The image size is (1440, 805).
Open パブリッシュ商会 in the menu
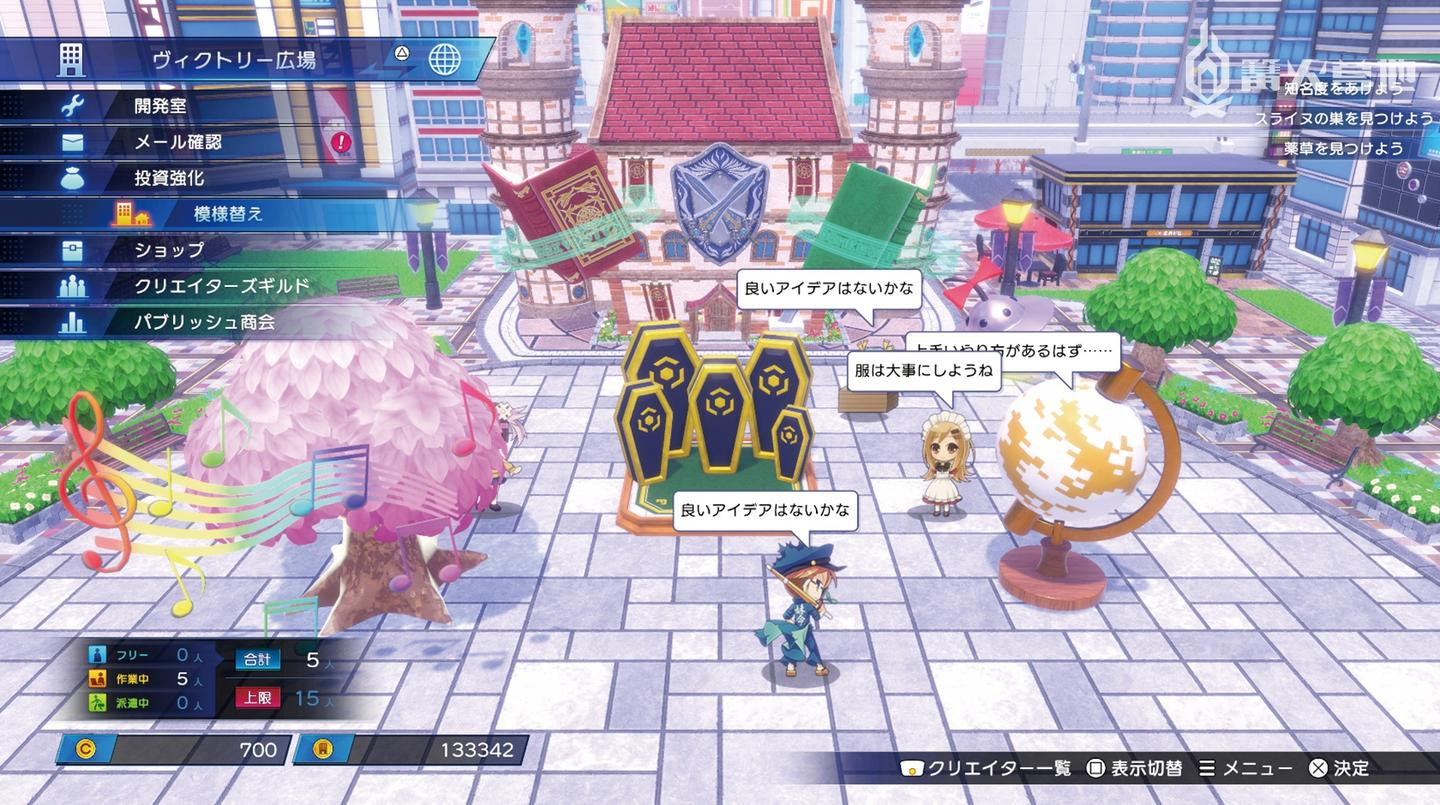(204, 322)
